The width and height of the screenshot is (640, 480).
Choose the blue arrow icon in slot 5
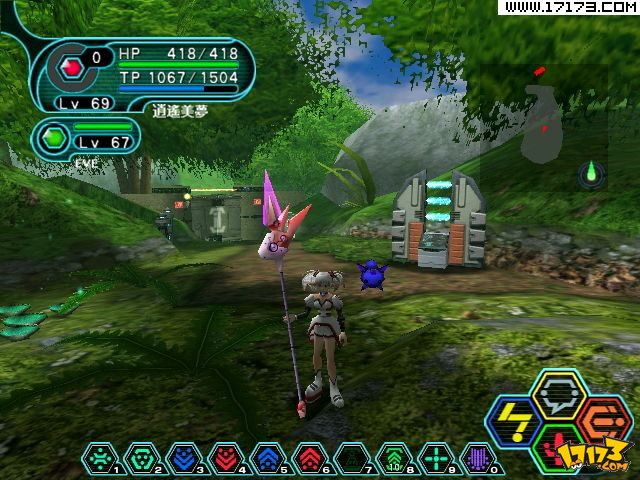pos(268,459)
